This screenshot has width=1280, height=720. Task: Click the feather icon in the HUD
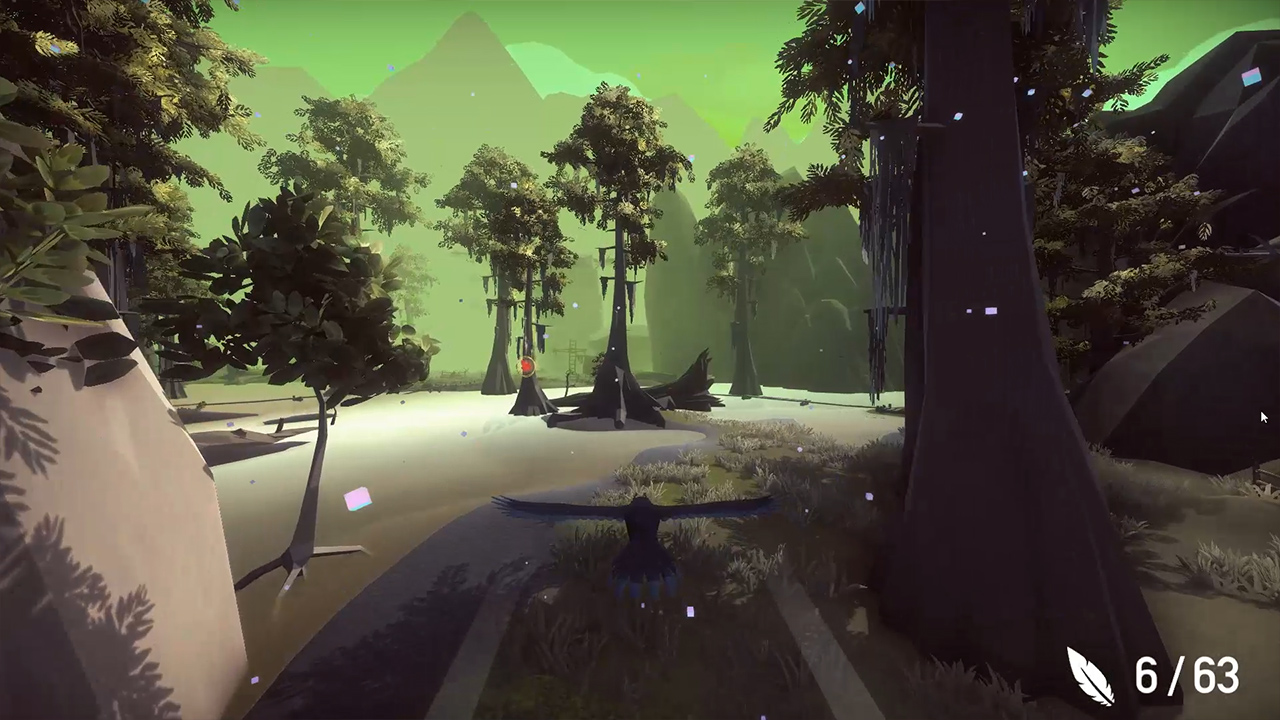click(1089, 676)
